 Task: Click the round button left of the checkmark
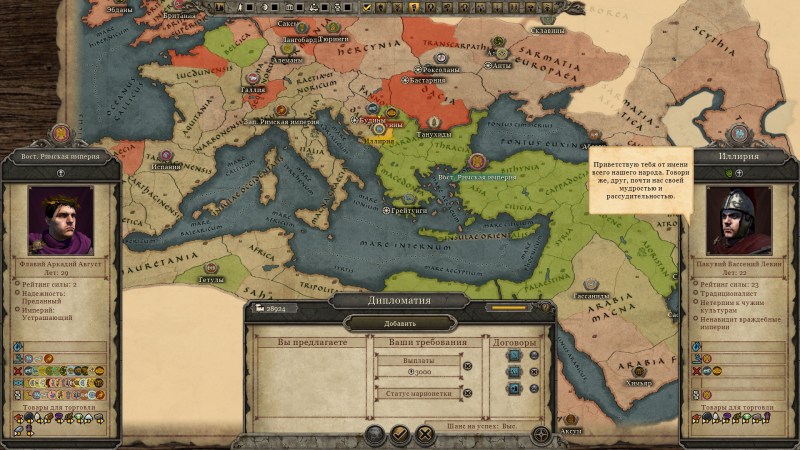[x=374, y=434]
